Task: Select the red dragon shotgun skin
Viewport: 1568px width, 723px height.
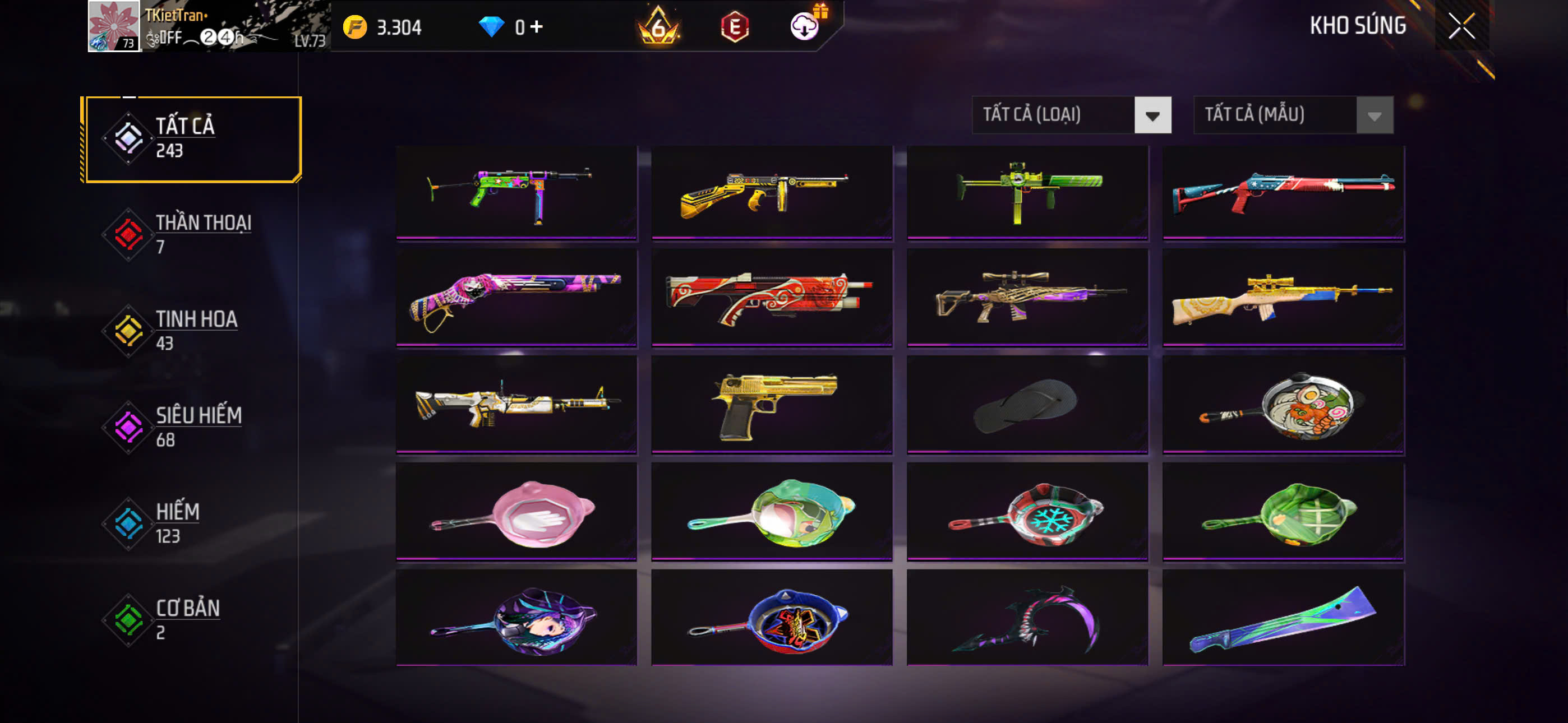Action: pyautogui.click(x=771, y=297)
